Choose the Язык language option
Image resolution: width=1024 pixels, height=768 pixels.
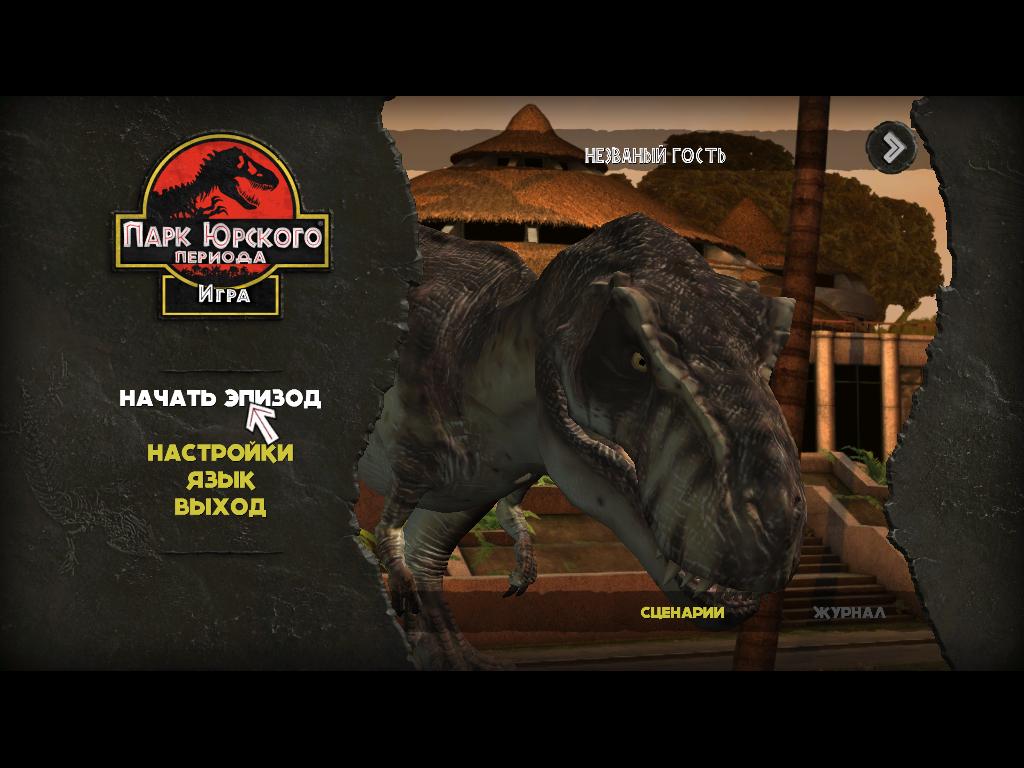pos(220,480)
